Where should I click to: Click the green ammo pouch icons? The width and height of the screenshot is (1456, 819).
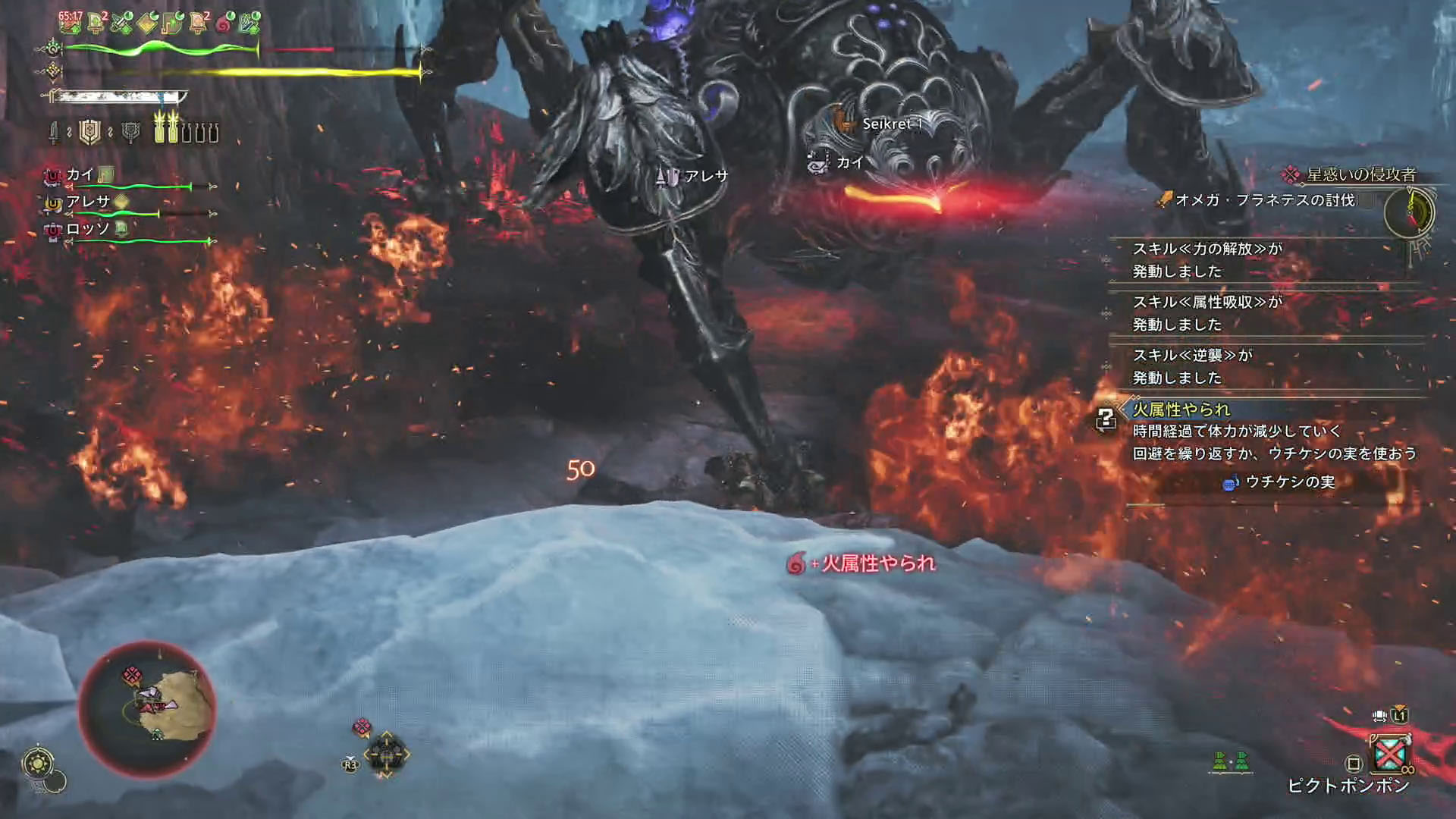pos(1230,761)
